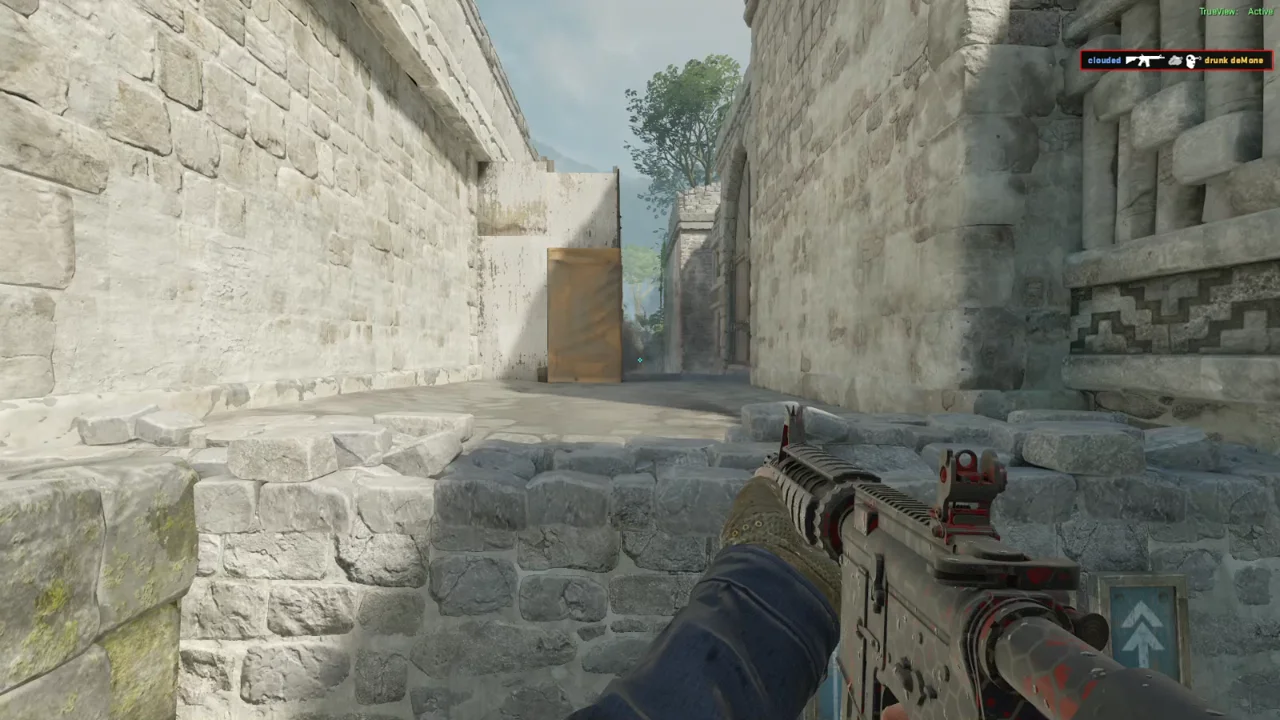1280x720 pixels.
Task: Click the smoke icon between the player names
Action: pyautogui.click(x=1175, y=61)
